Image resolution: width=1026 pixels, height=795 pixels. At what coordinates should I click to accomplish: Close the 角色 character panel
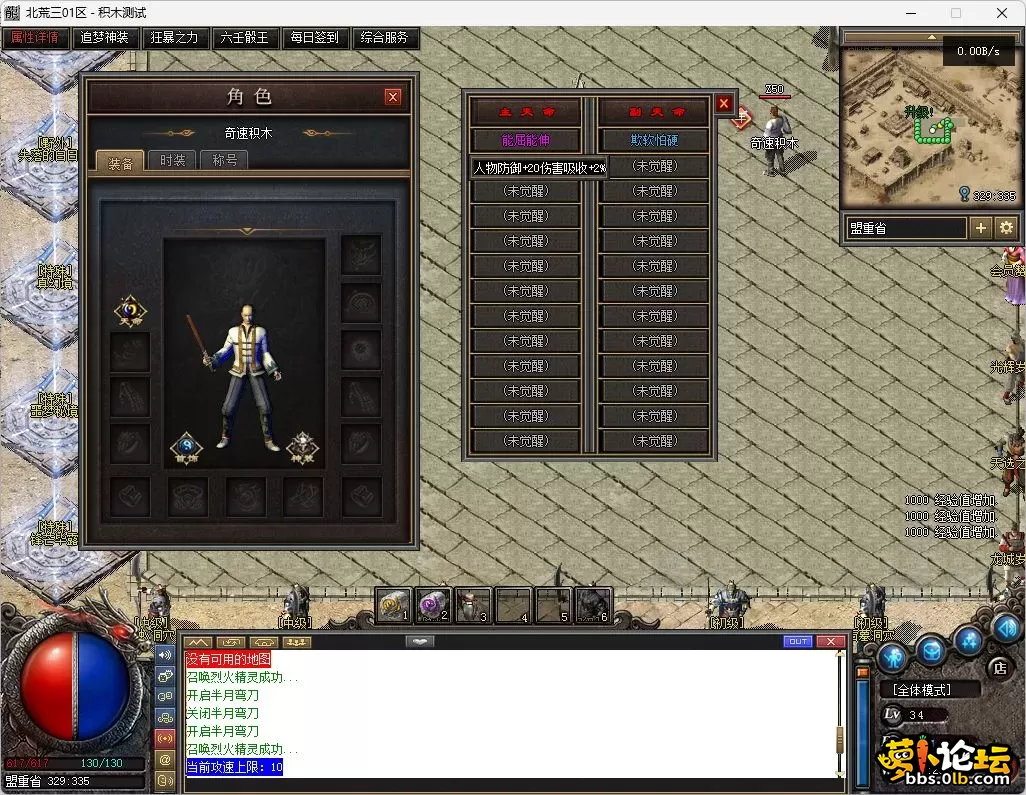pos(393,97)
